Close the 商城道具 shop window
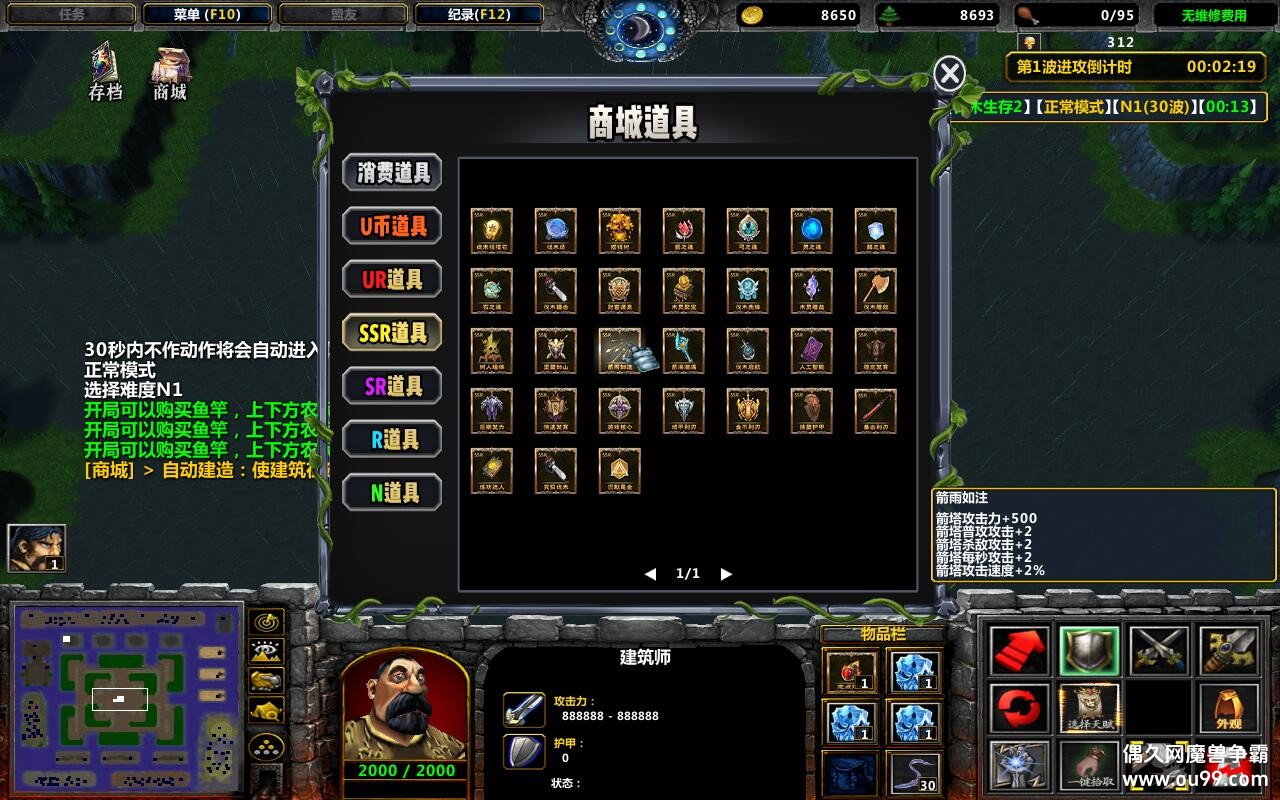The width and height of the screenshot is (1280, 800). 949,74
